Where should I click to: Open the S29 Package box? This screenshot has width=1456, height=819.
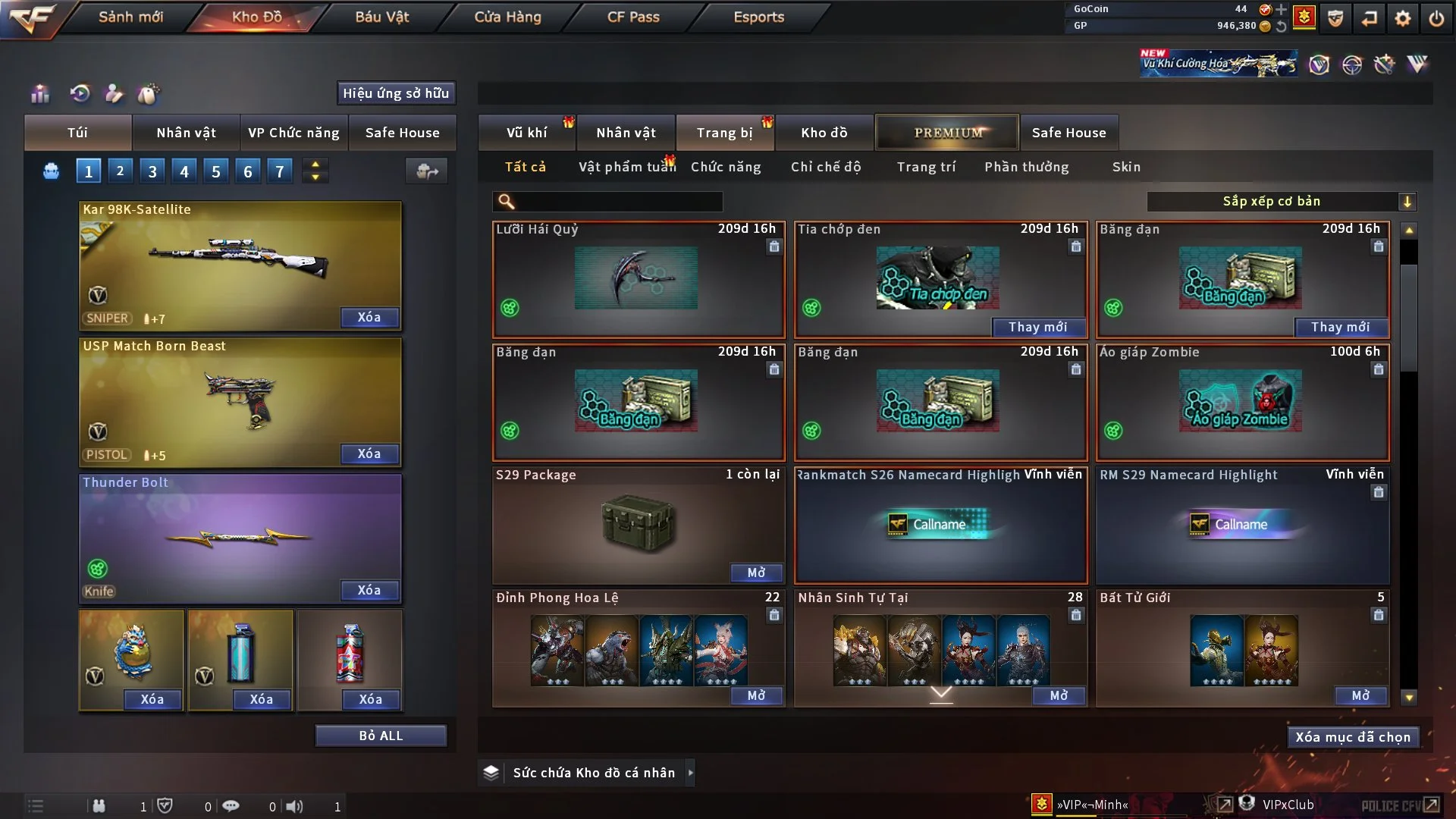pyautogui.click(x=756, y=573)
